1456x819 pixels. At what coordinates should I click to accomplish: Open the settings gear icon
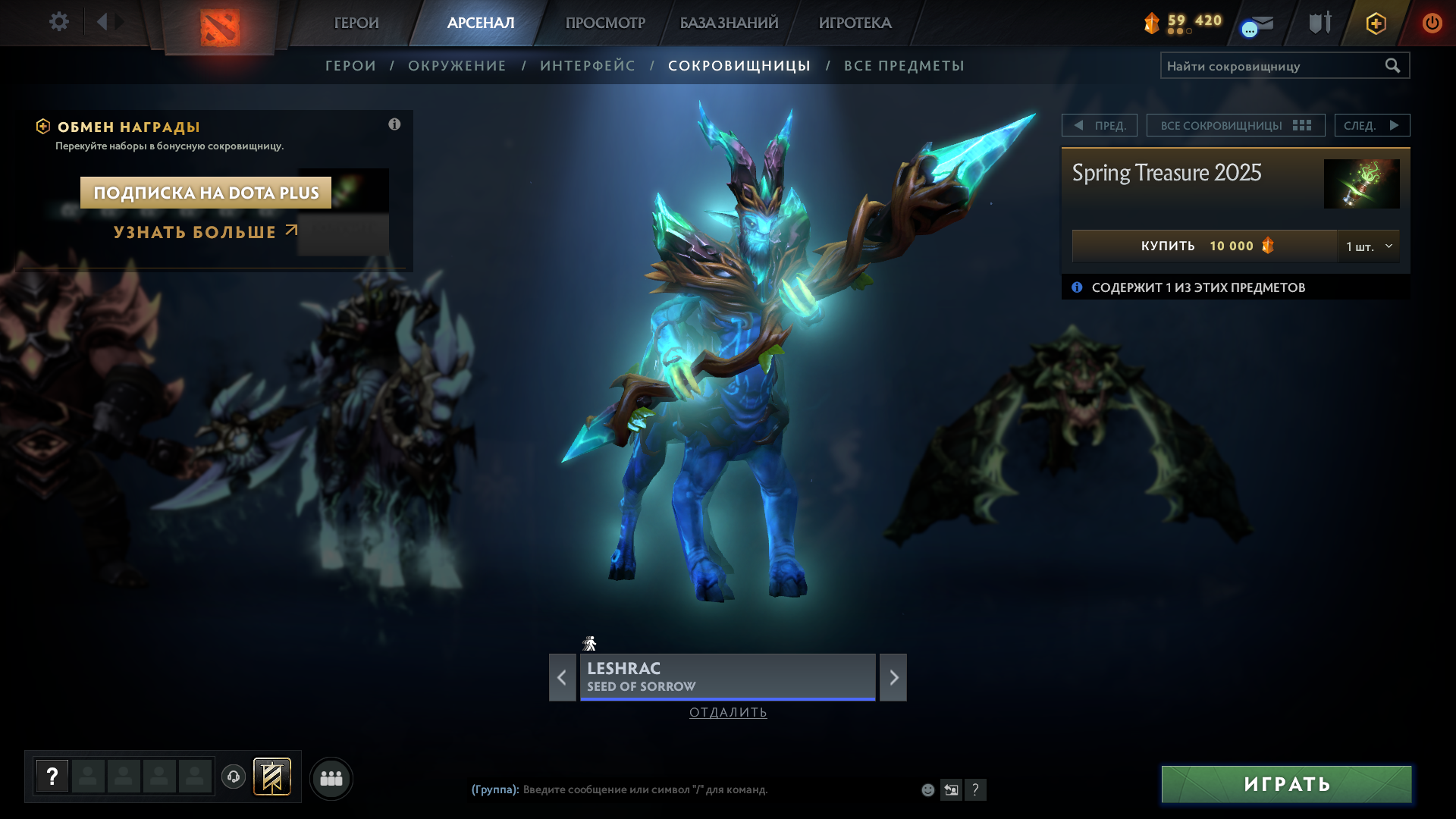(58, 22)
